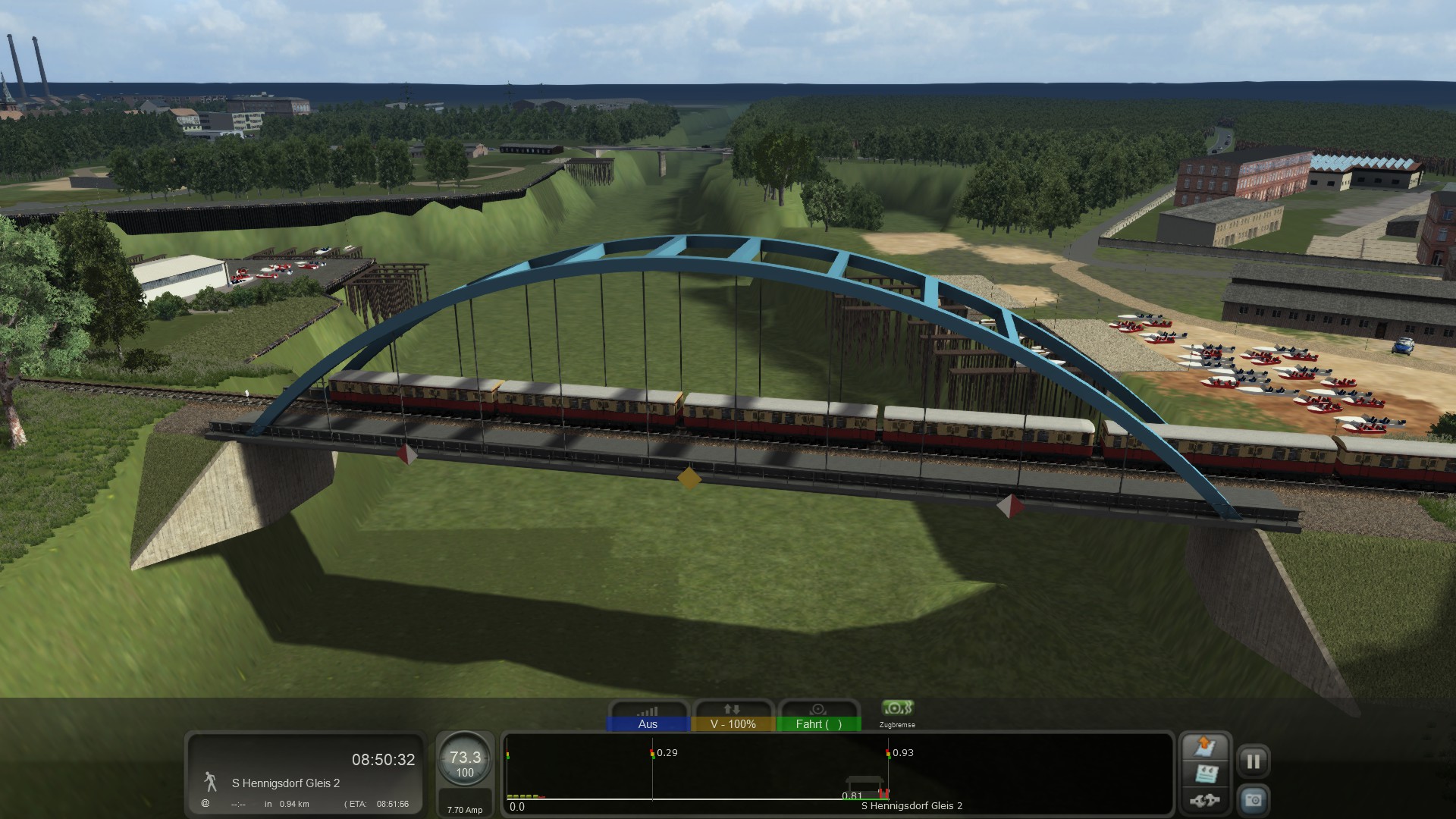Click the S Hennigsdorf Gleis 2 next-stop panel

point(305,775)
